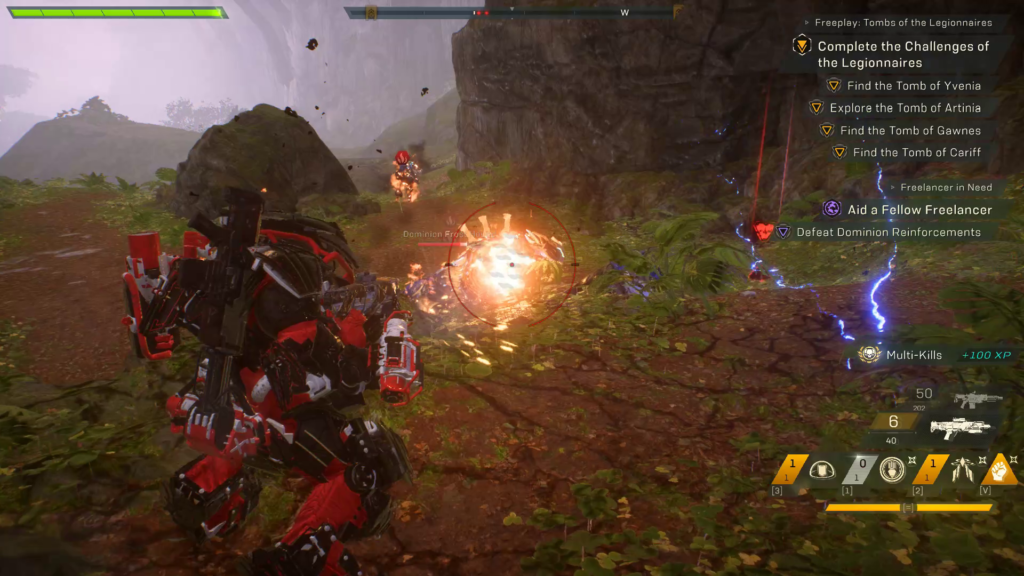Use the round emblem gear ability
The width and height of the screenshot is (1024, 576).
(x=891, y=470)
